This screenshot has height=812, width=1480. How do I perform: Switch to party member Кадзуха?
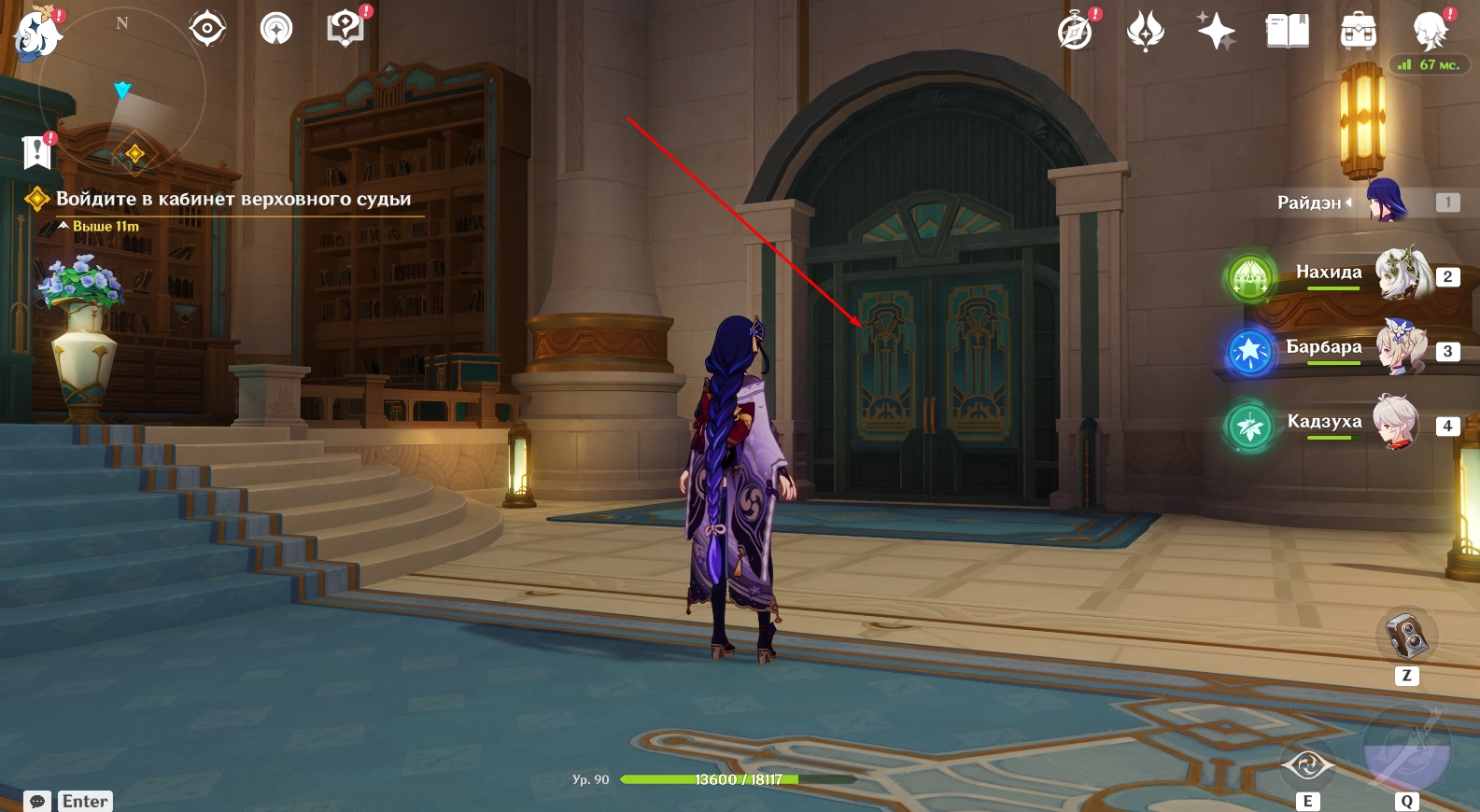[1397, 423]
